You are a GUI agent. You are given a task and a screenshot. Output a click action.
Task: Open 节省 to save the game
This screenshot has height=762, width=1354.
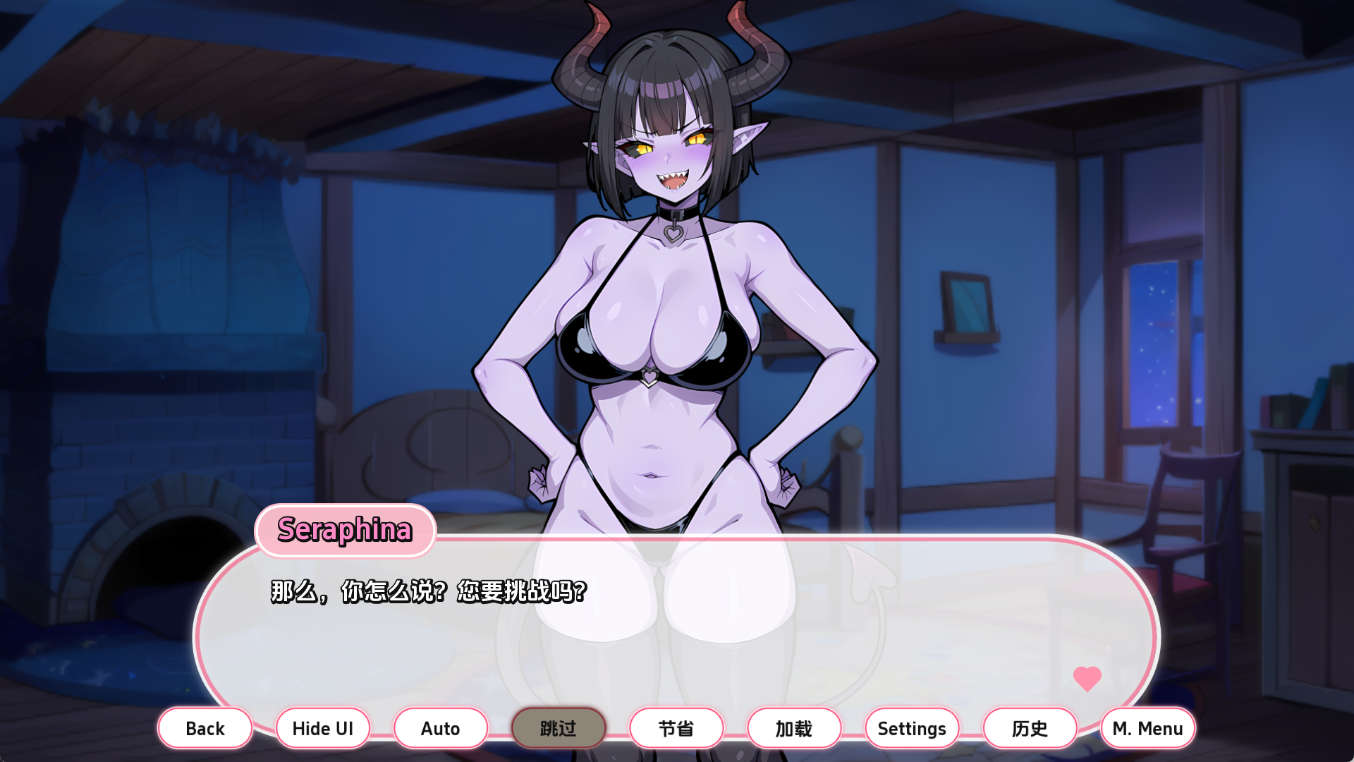pyautogui.click(x=675, y=728)
